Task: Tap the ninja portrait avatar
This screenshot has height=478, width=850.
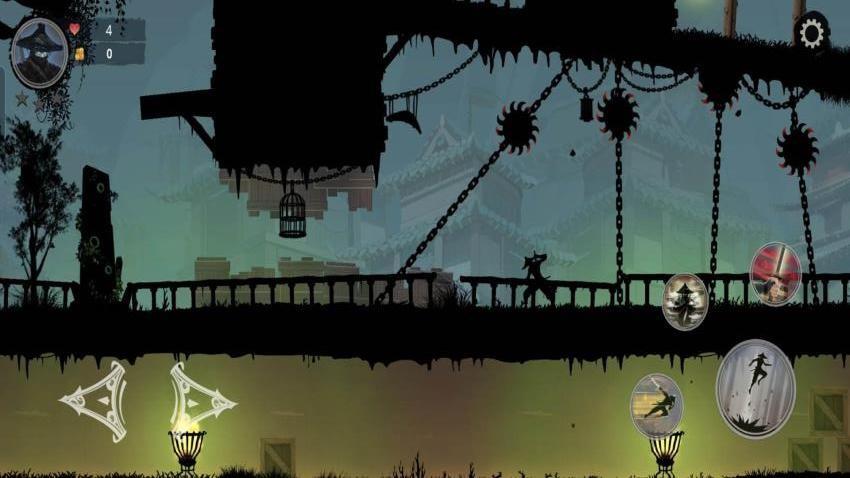Action: click(x=40, y=52)
